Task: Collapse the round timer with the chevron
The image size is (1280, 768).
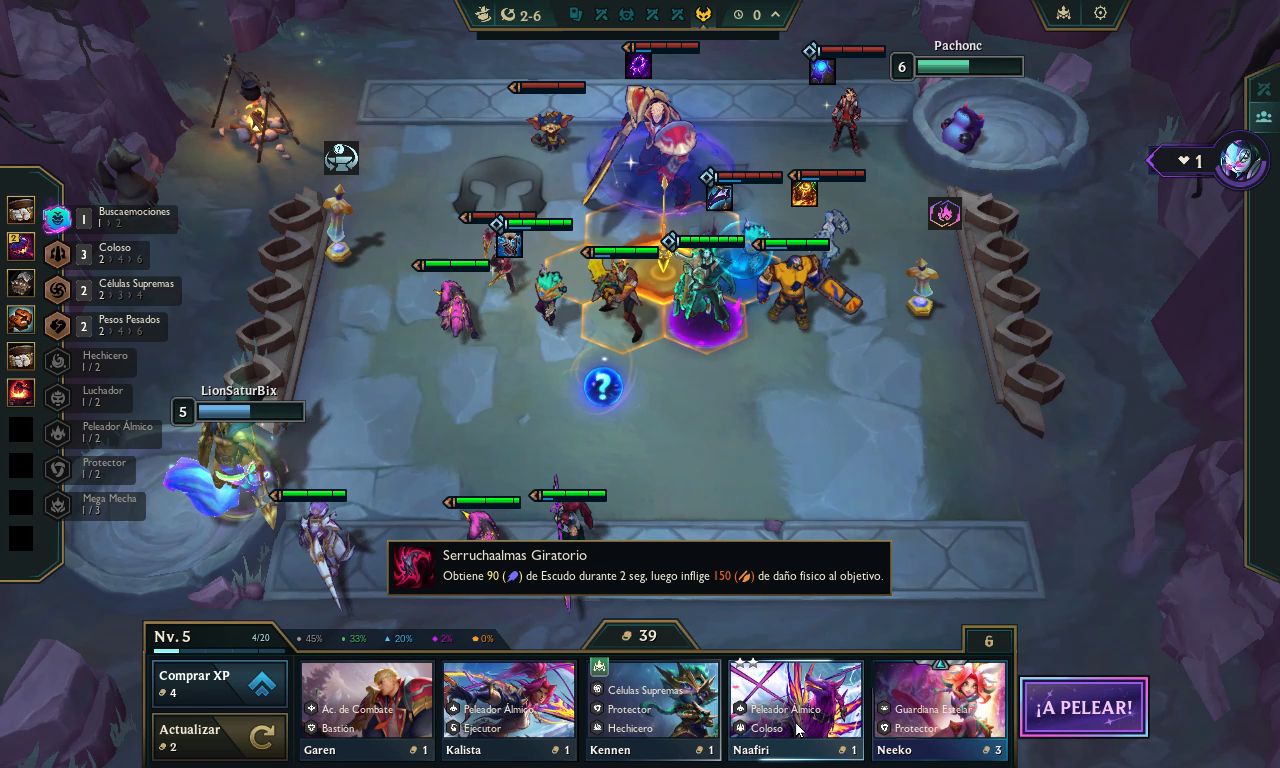Action: click(x=776, y=14)
